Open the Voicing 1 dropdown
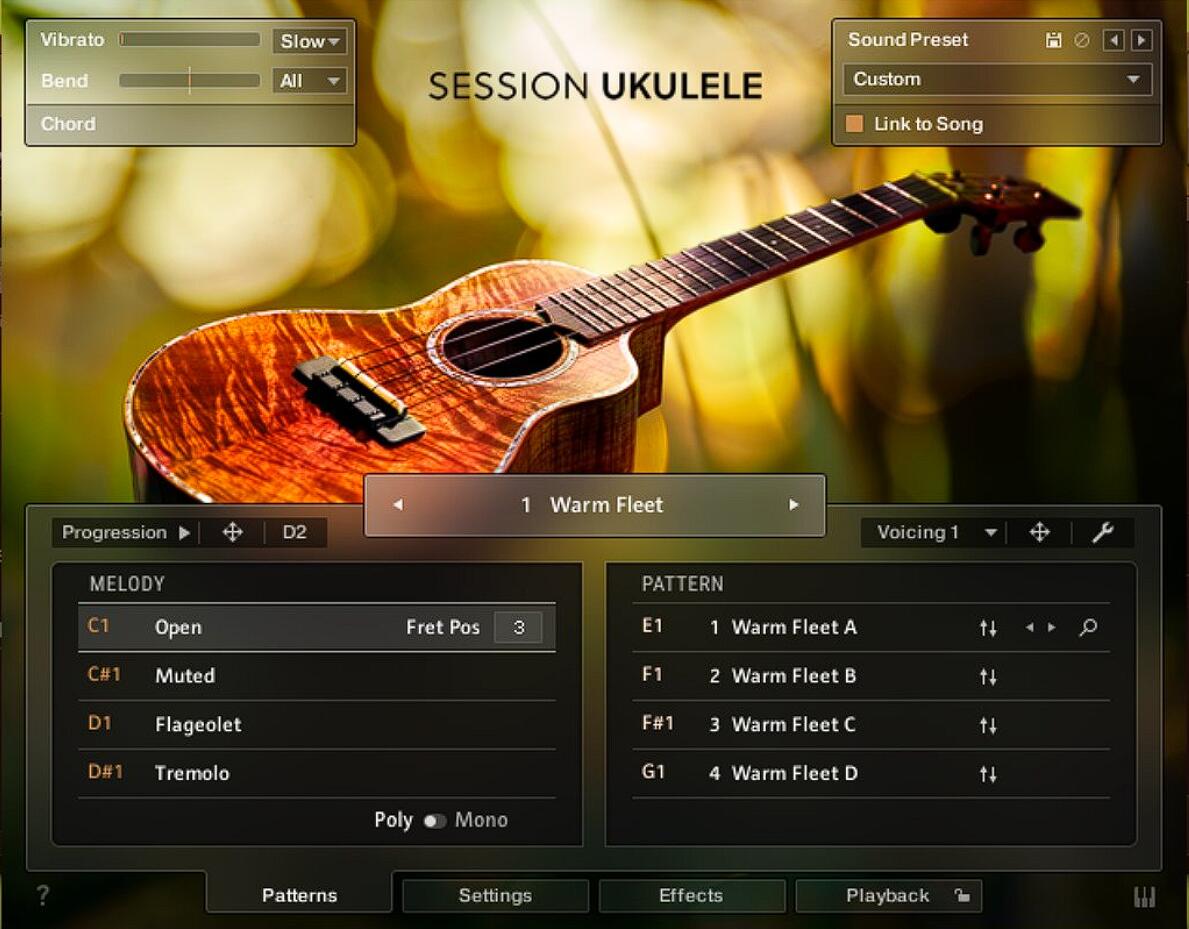The height and width of the screenshot is (929, 1189). click(x=936, y=533)
